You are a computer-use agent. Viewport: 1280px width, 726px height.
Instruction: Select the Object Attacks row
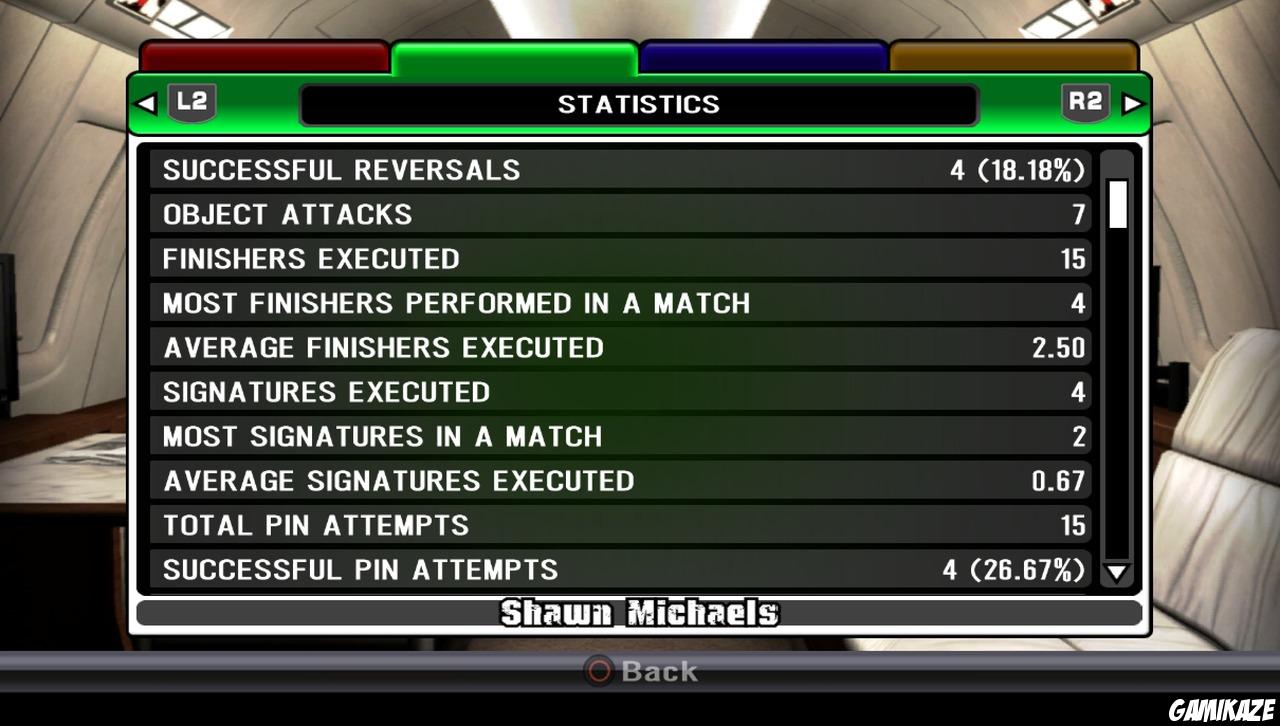(620, 213)
